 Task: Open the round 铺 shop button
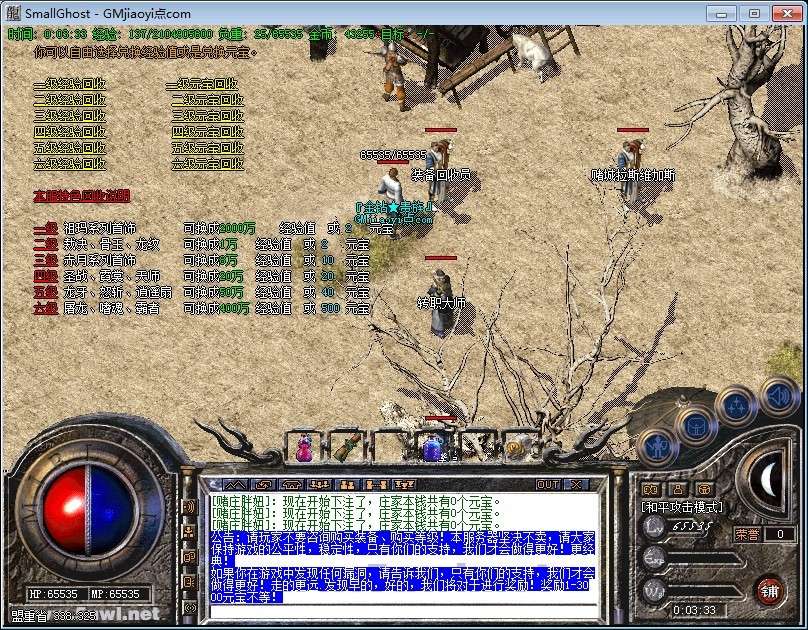point(768,589)
